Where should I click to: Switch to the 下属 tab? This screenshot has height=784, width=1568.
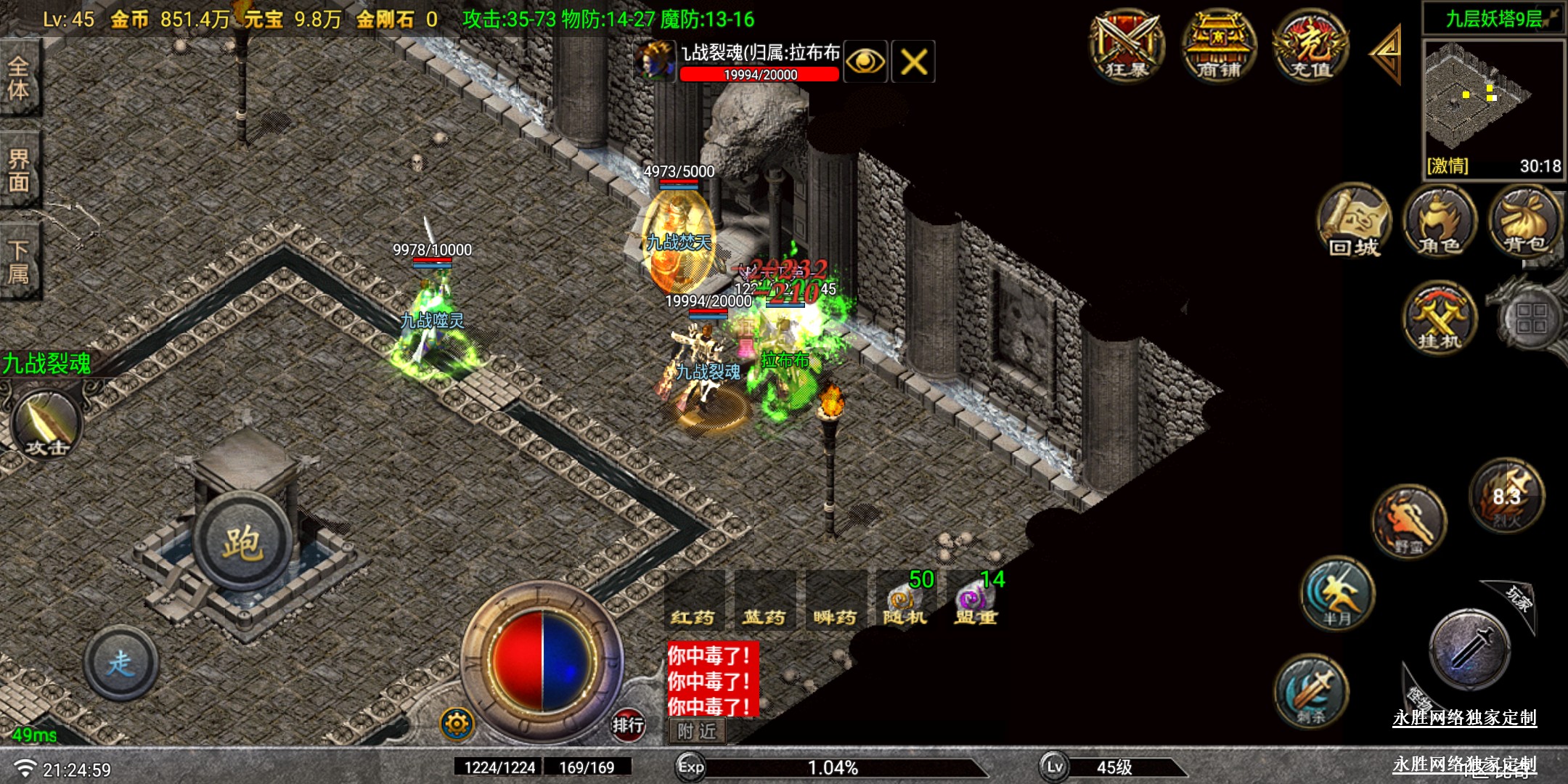(20, 261)
